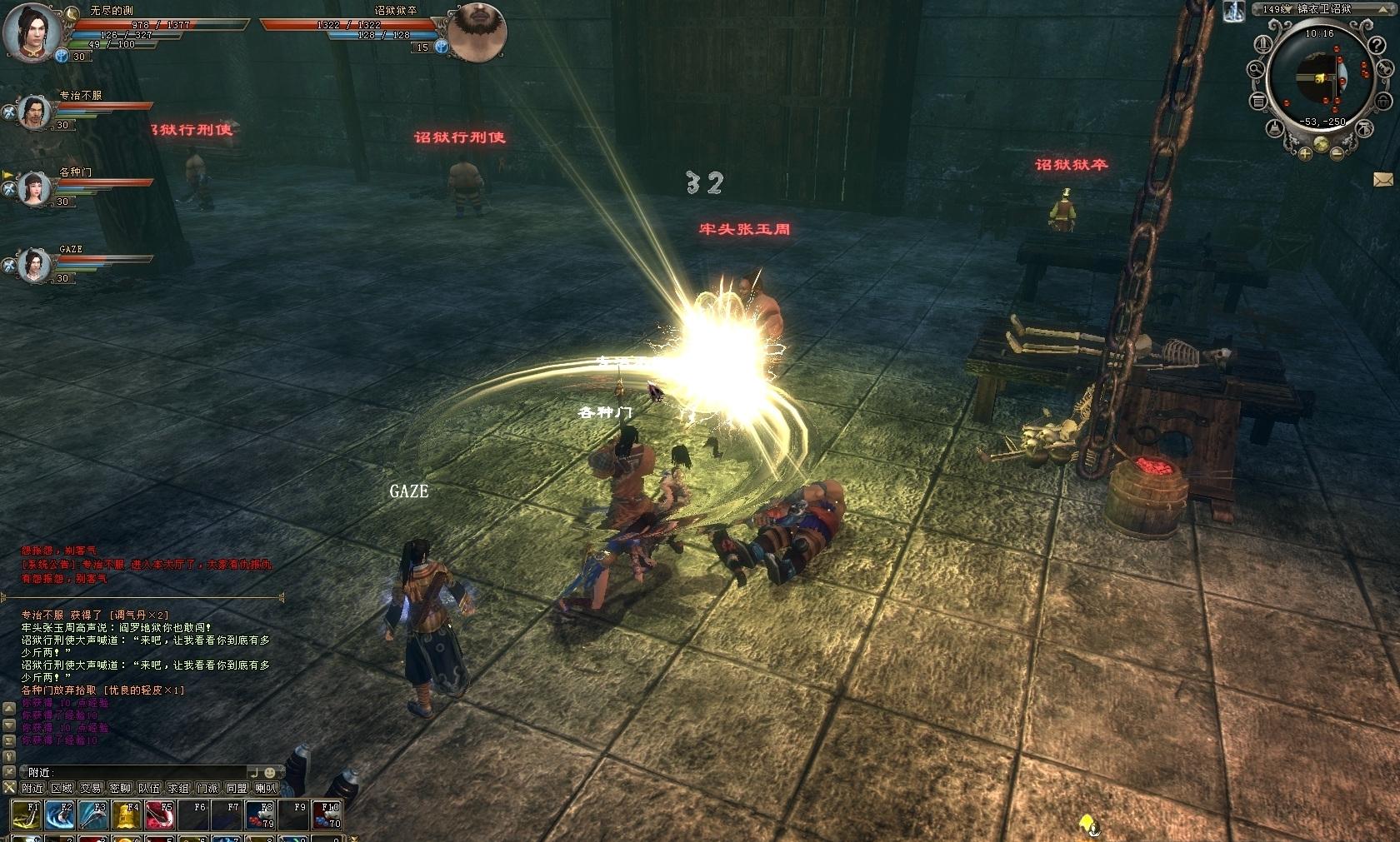Viewport: 1400px width, 842px height.
Task: Switch chat channel to 区域
Action: coord(62,788)
